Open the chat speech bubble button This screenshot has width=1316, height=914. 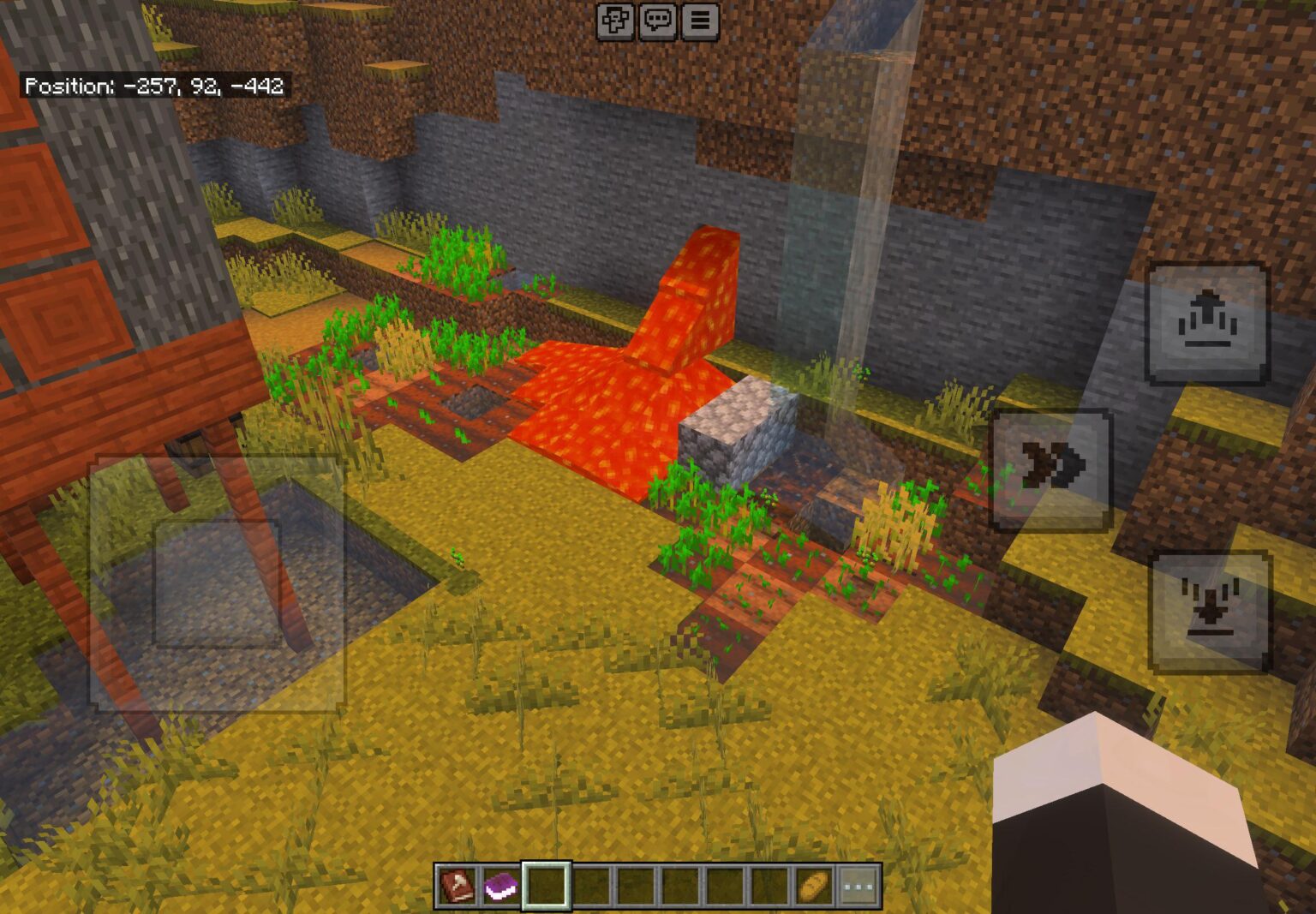tap(657, 21)
